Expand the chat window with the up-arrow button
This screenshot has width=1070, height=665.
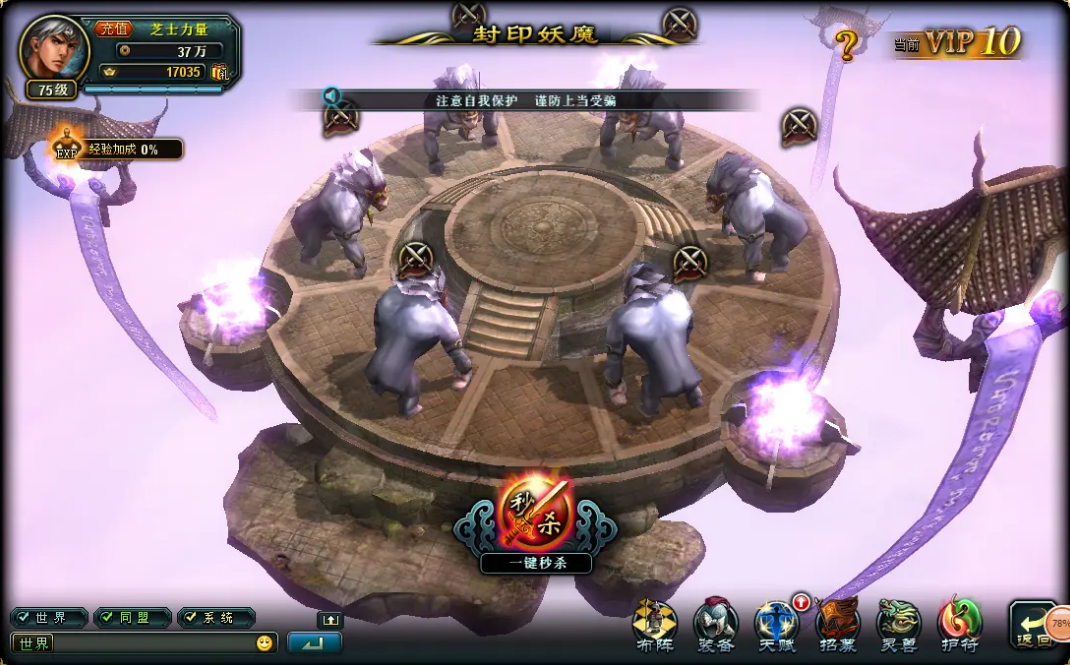[x=329, y=620]
